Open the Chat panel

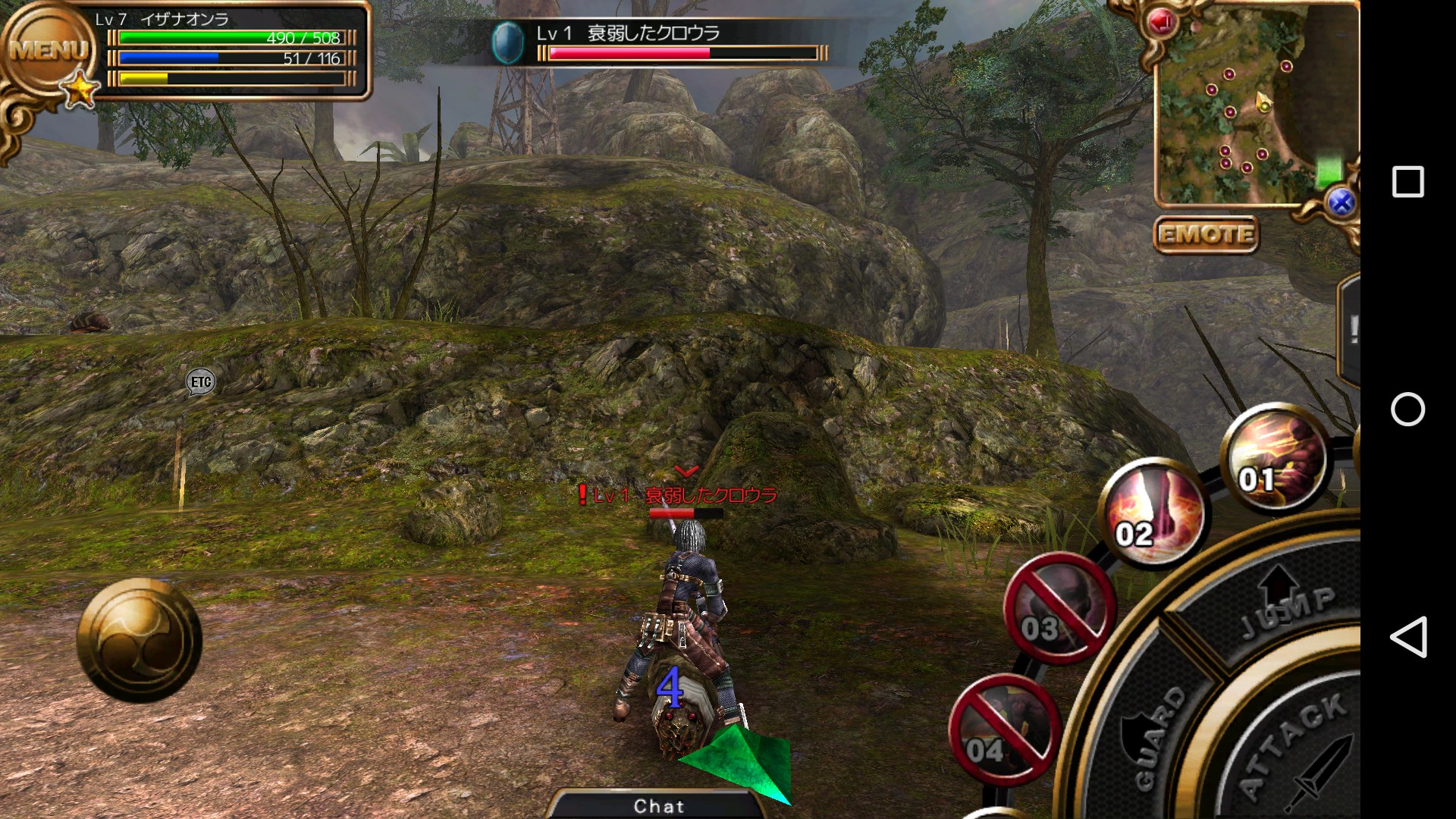pyautogui.click(x=658, y=805)
